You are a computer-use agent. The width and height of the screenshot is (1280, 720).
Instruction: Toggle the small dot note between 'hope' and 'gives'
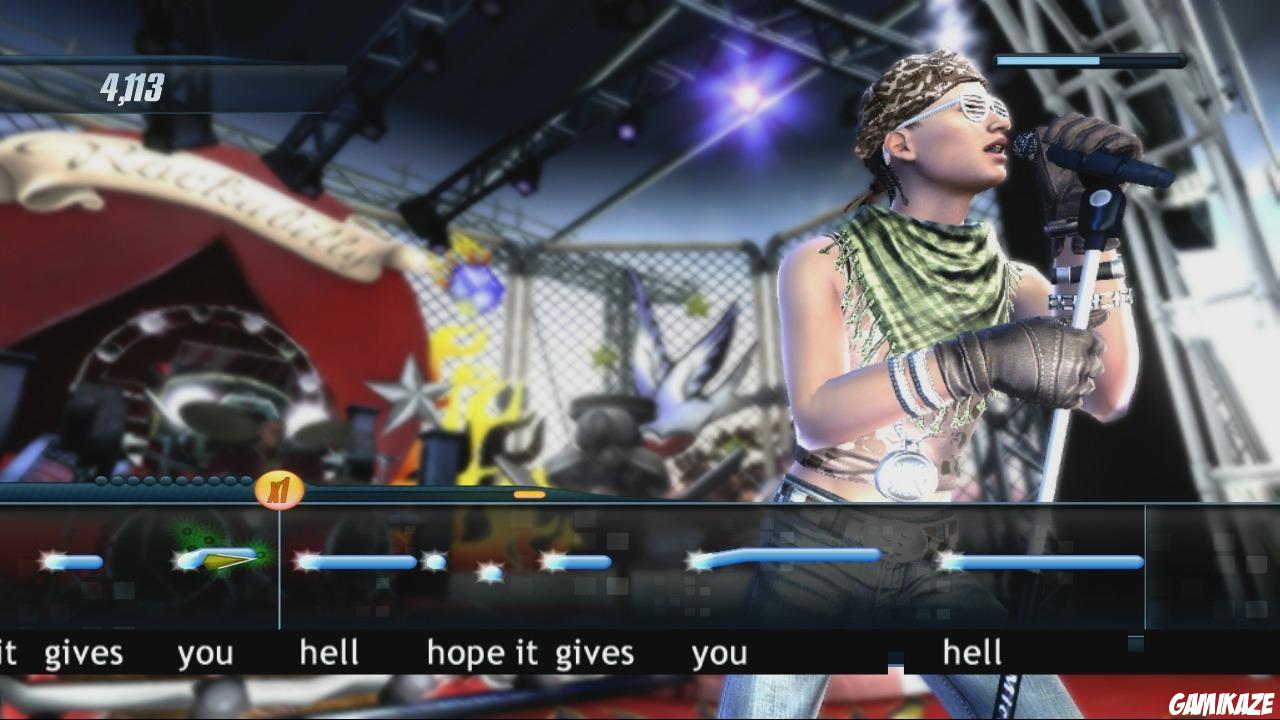tap(490, 570)
